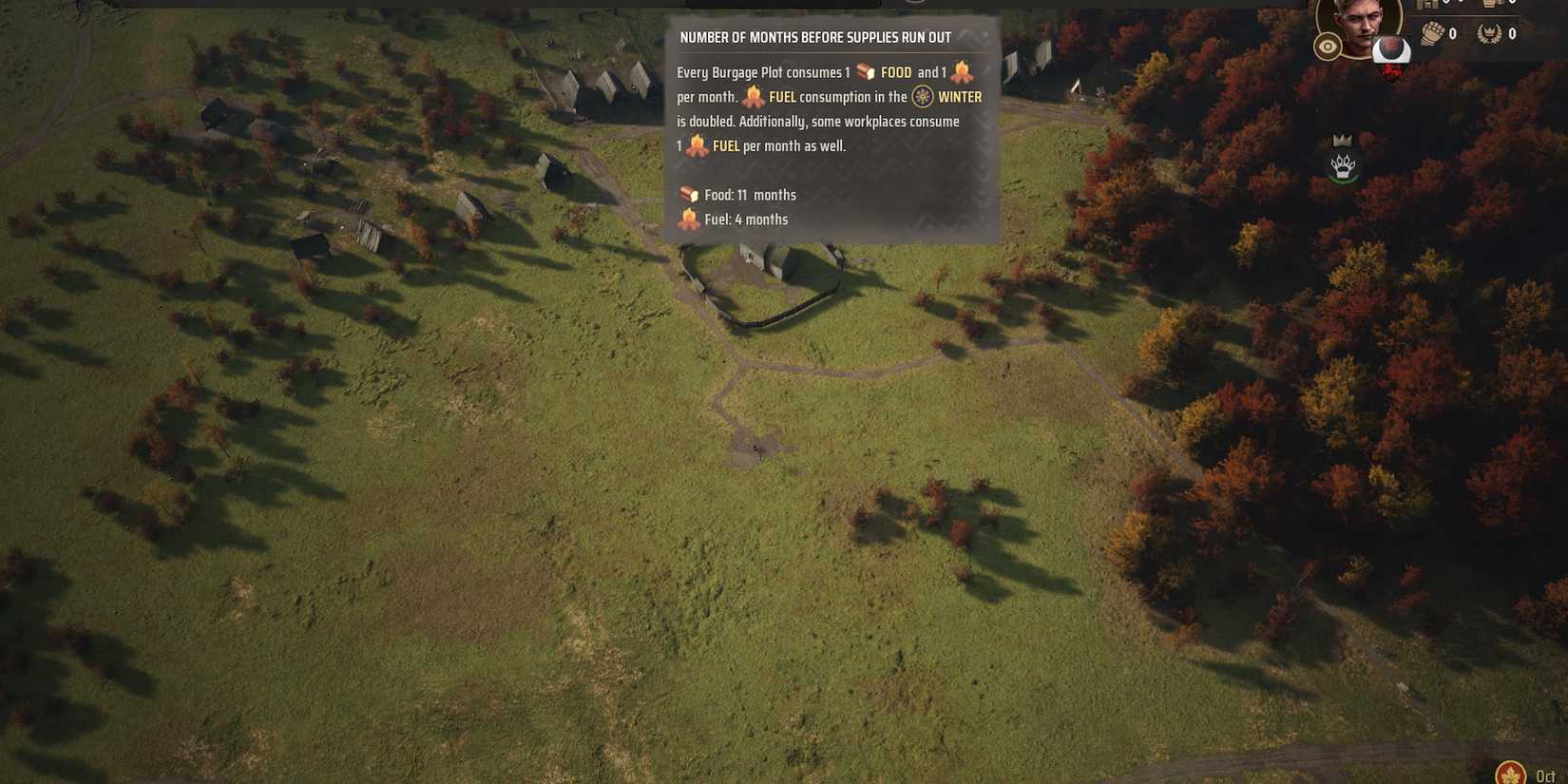Select the WINTER label in the tooltip

click(x=959, y=96)
